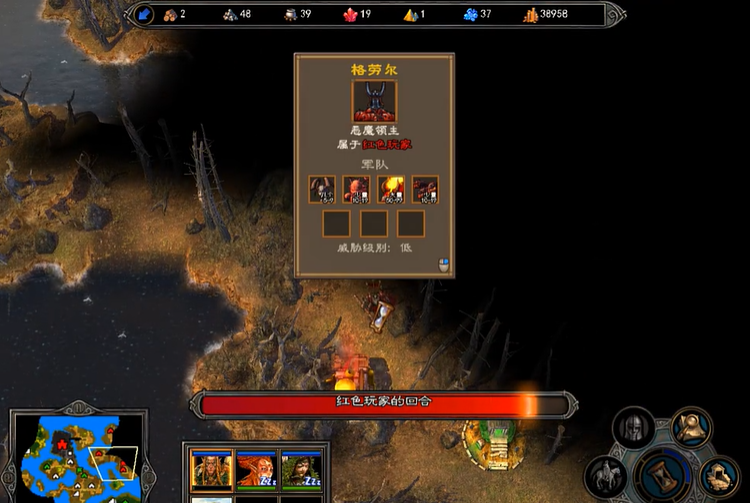
Task: Select the mounted knight move hero button
Action: point(606,475)
